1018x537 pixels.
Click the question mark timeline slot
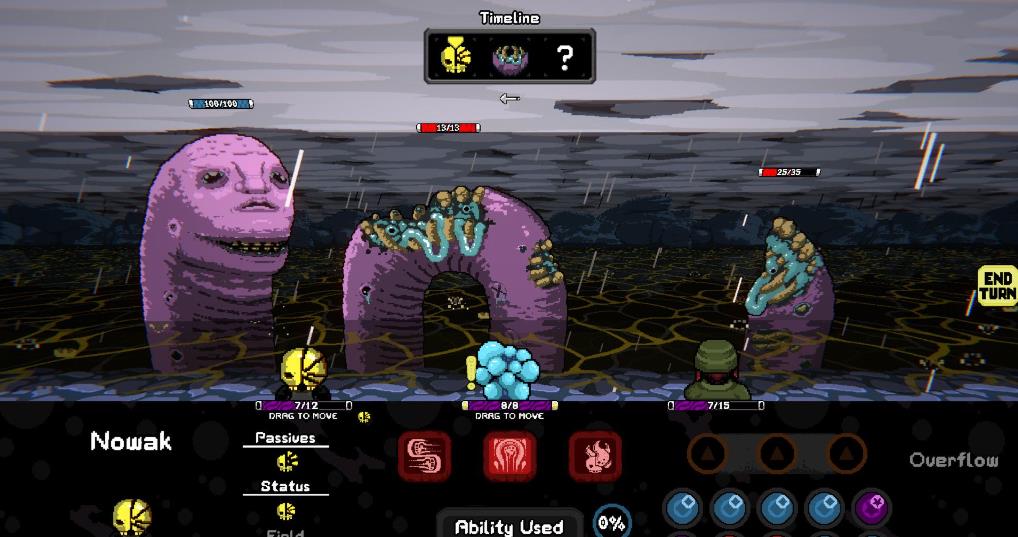[x=565, y=58]
